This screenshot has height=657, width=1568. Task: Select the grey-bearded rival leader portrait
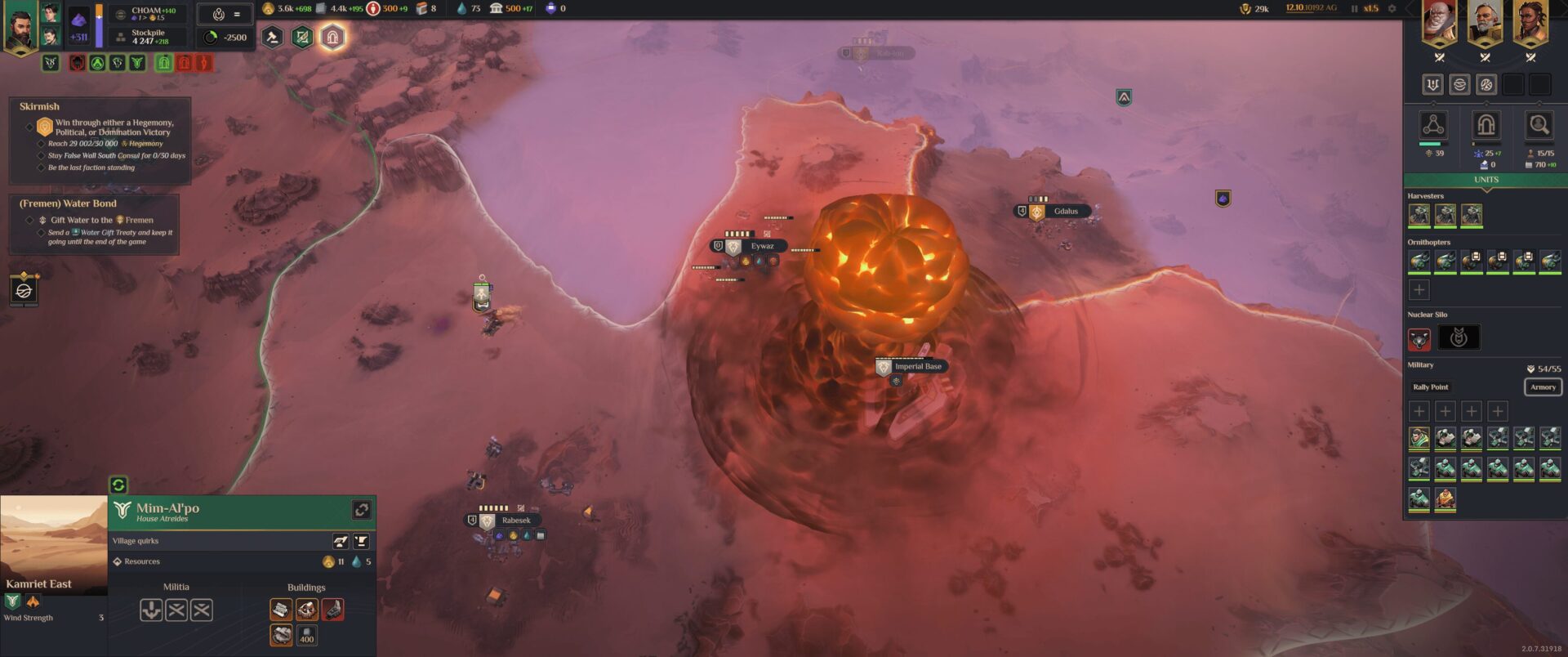pos(1485,25)
